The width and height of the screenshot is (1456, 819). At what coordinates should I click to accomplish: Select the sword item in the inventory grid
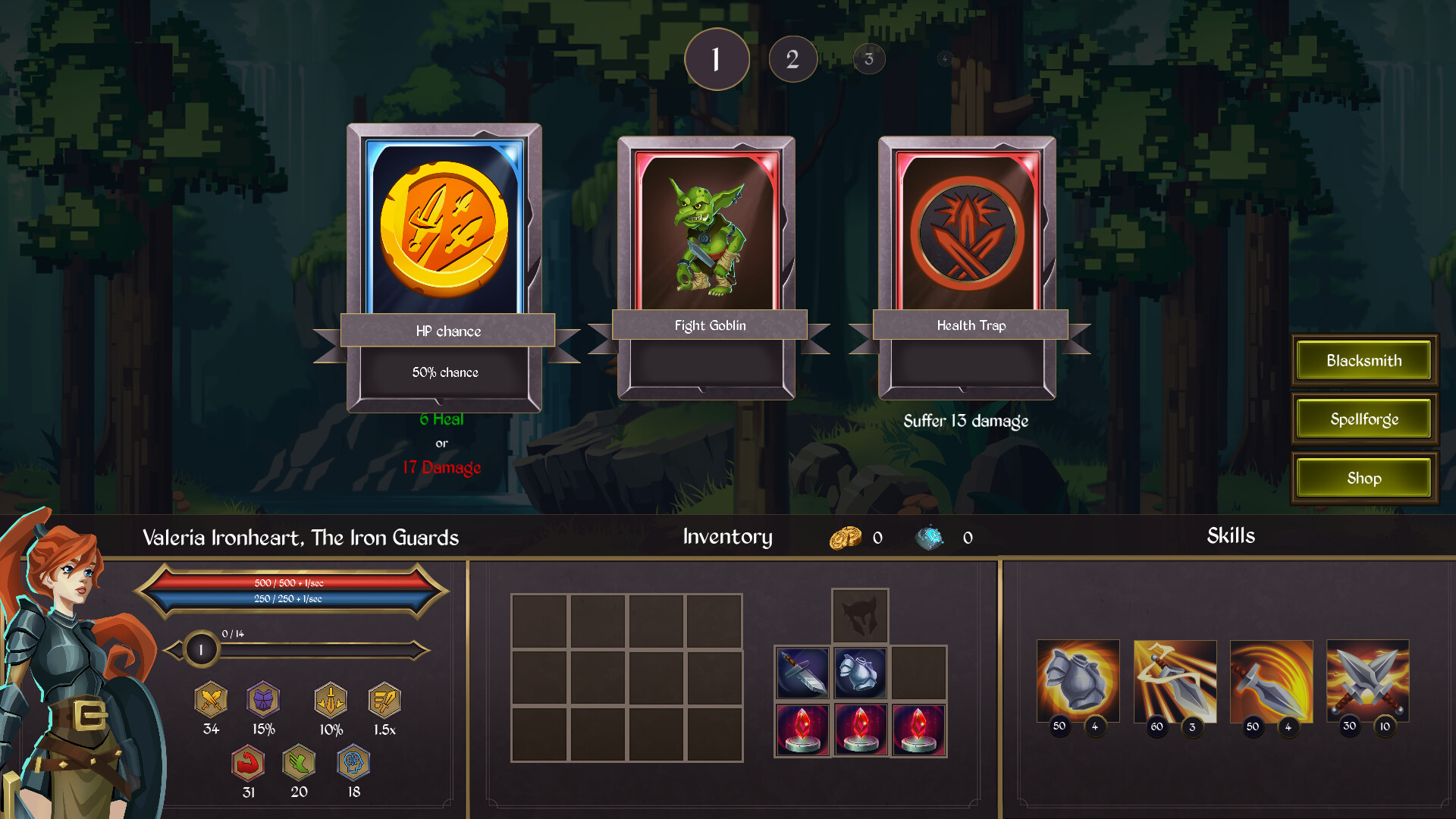click(x=804, y=673)
